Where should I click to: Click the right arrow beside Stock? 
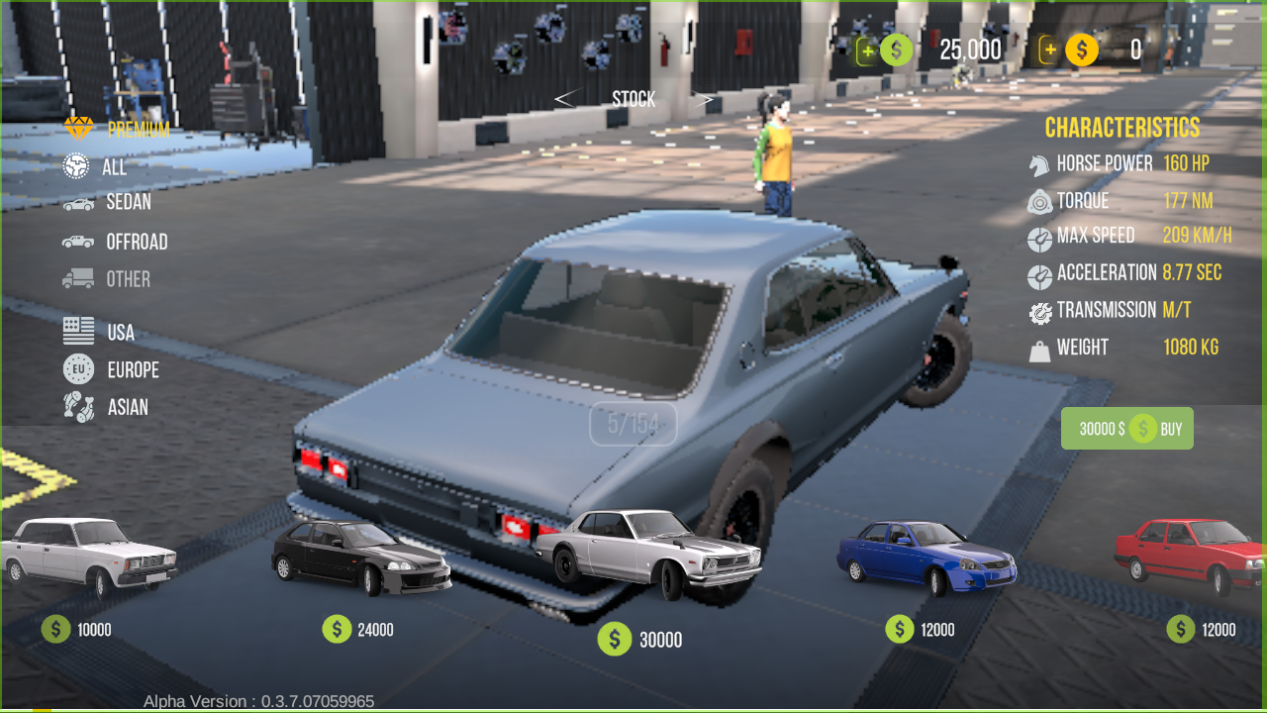coord(704,99)
